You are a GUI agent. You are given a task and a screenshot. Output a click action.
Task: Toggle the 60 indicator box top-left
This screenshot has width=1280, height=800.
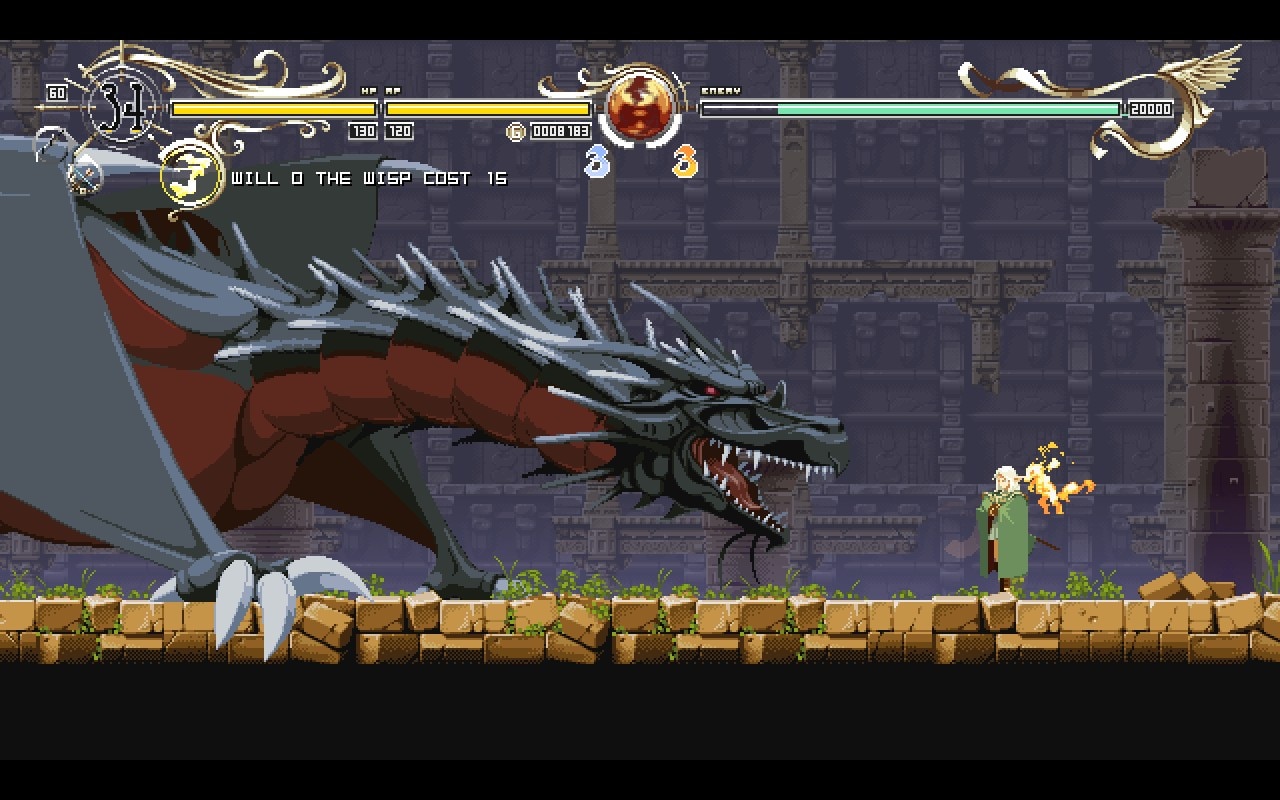55,92
